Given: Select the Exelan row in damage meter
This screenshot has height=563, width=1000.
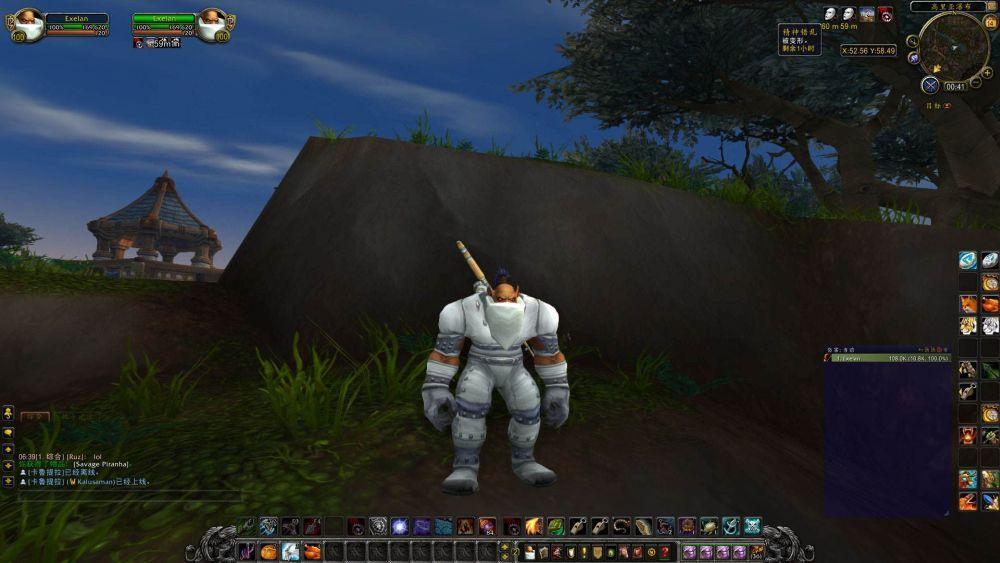Looking at the screenshot, I should [x=886, y=357].
